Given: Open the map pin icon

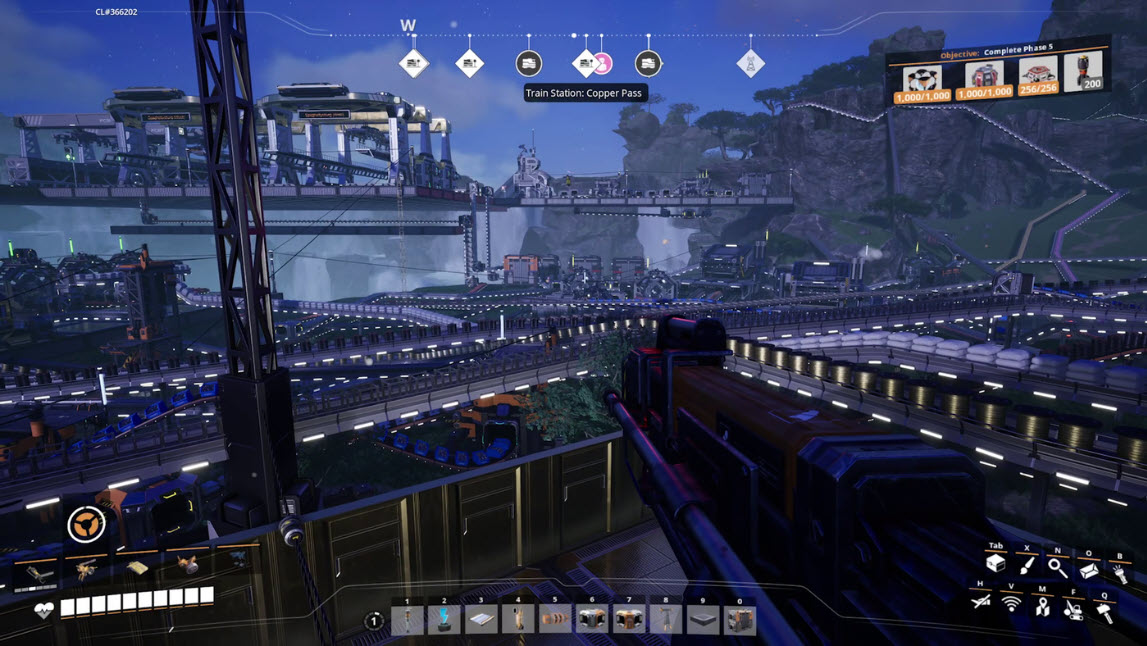Looking at the screenshot, I should pos(1042,605).
